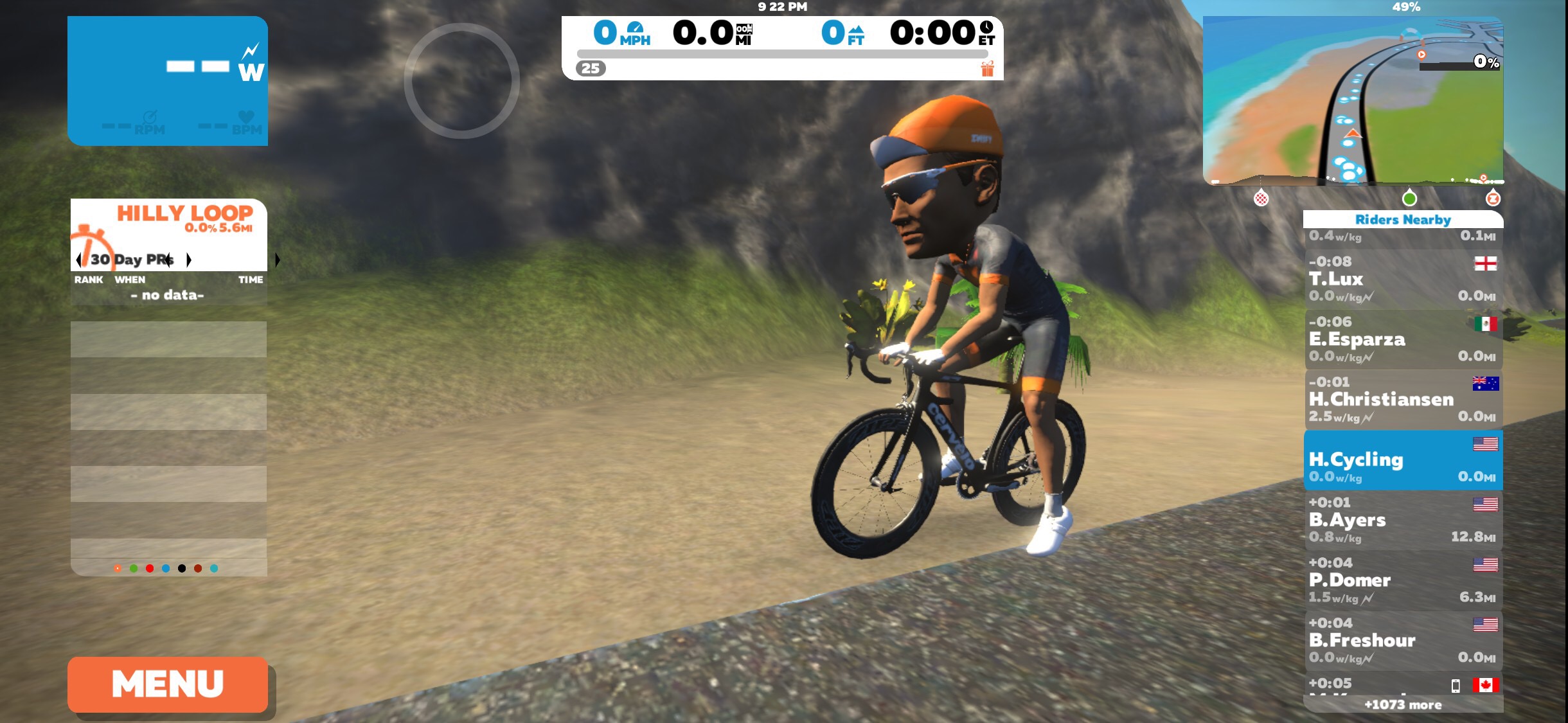
Task: Select B.Freshour in Riders Nearby
Action: click(1403, 640)
